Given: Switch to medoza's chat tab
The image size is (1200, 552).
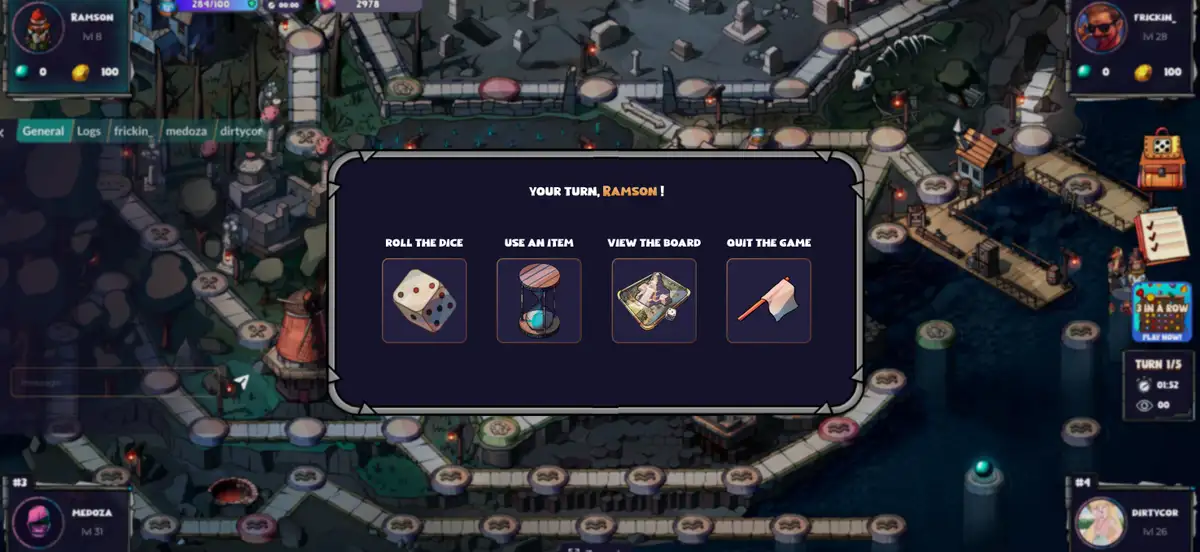Looking at the screenshot, I should click(x=187, y=131).
